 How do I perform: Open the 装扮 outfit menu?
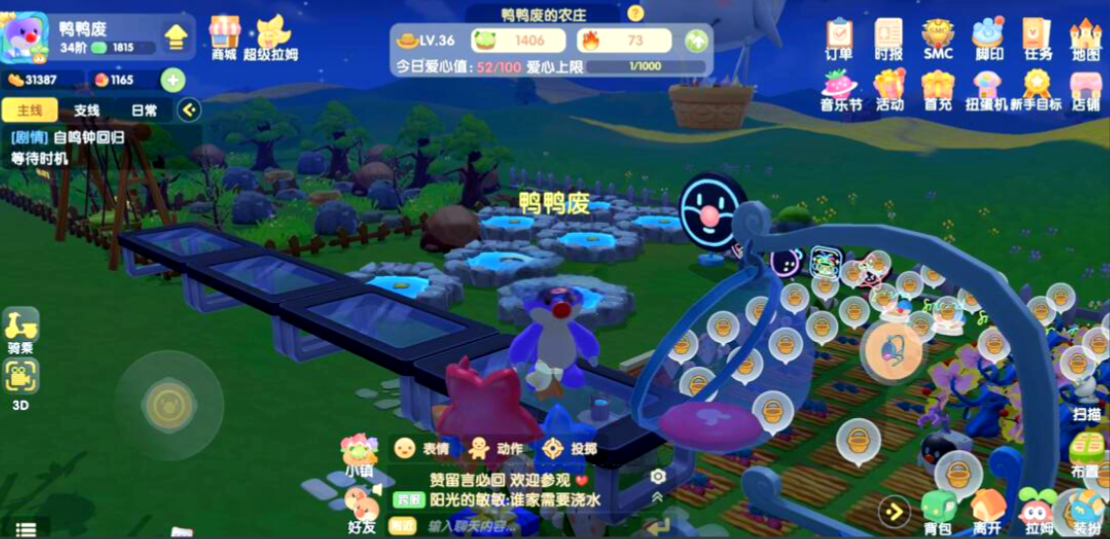pyautogui.click(x=1087, y=510)
